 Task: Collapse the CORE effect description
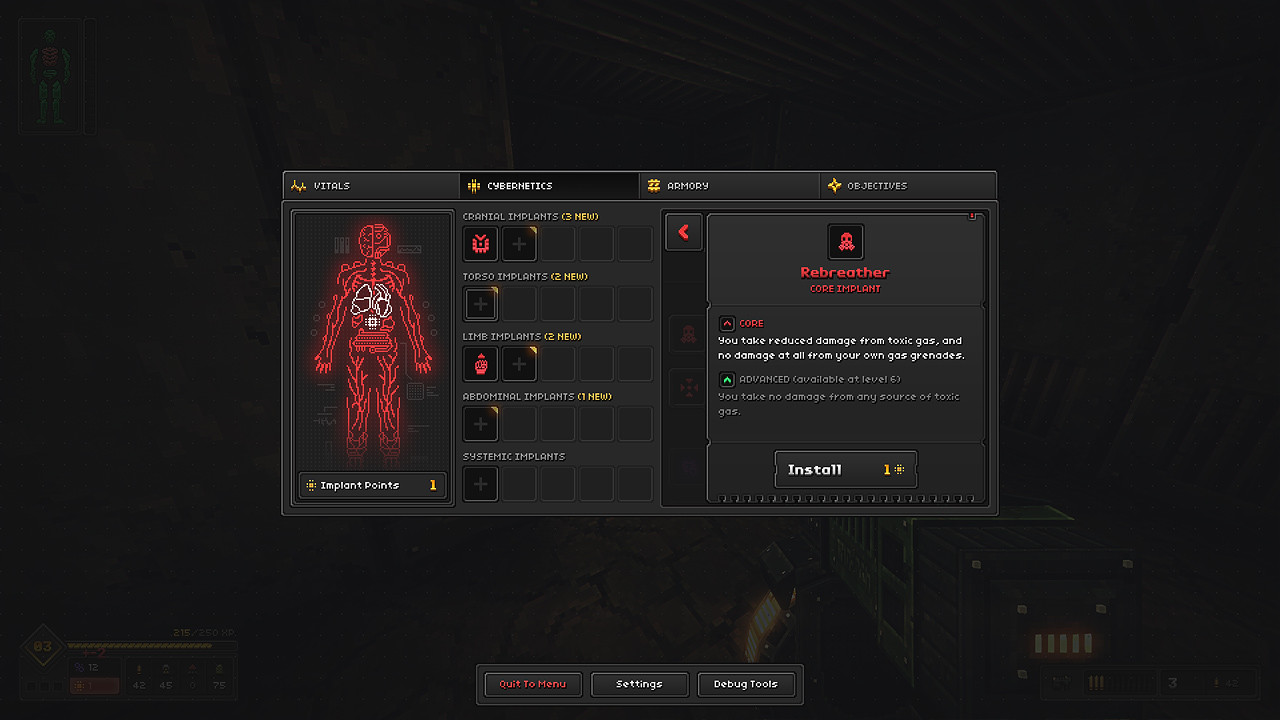click(727, 323)
